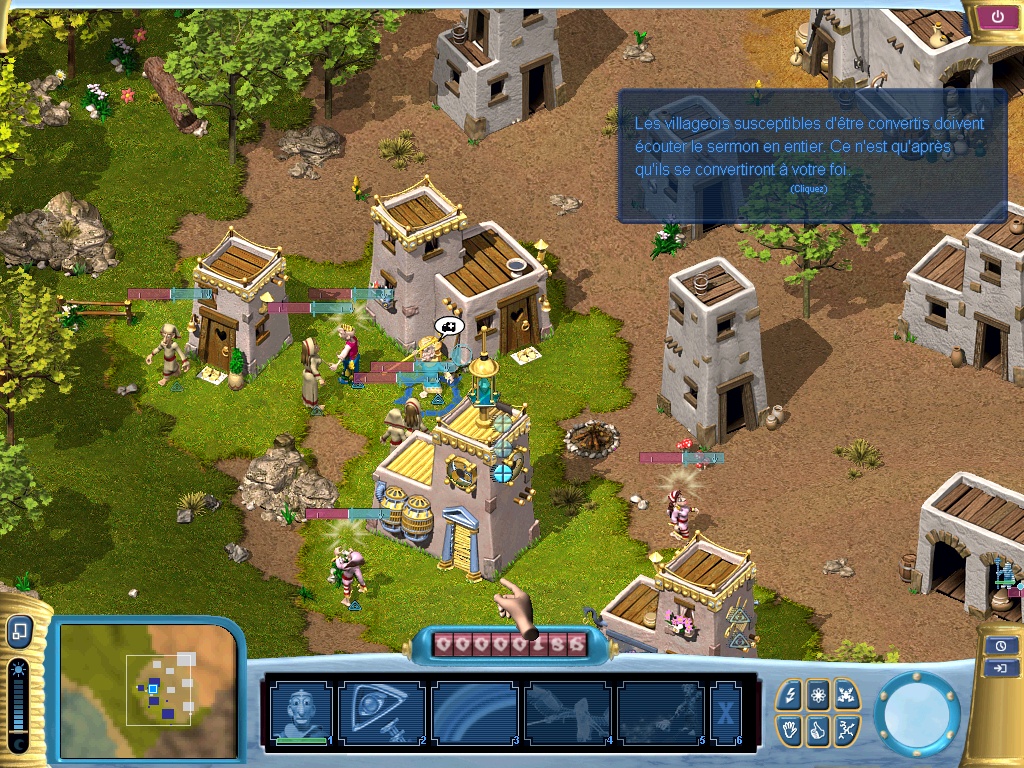Adjust the day-night sun and moon gauge
Image resolution: width=1024 pixels, height=768 pixels.
point(19,706)
